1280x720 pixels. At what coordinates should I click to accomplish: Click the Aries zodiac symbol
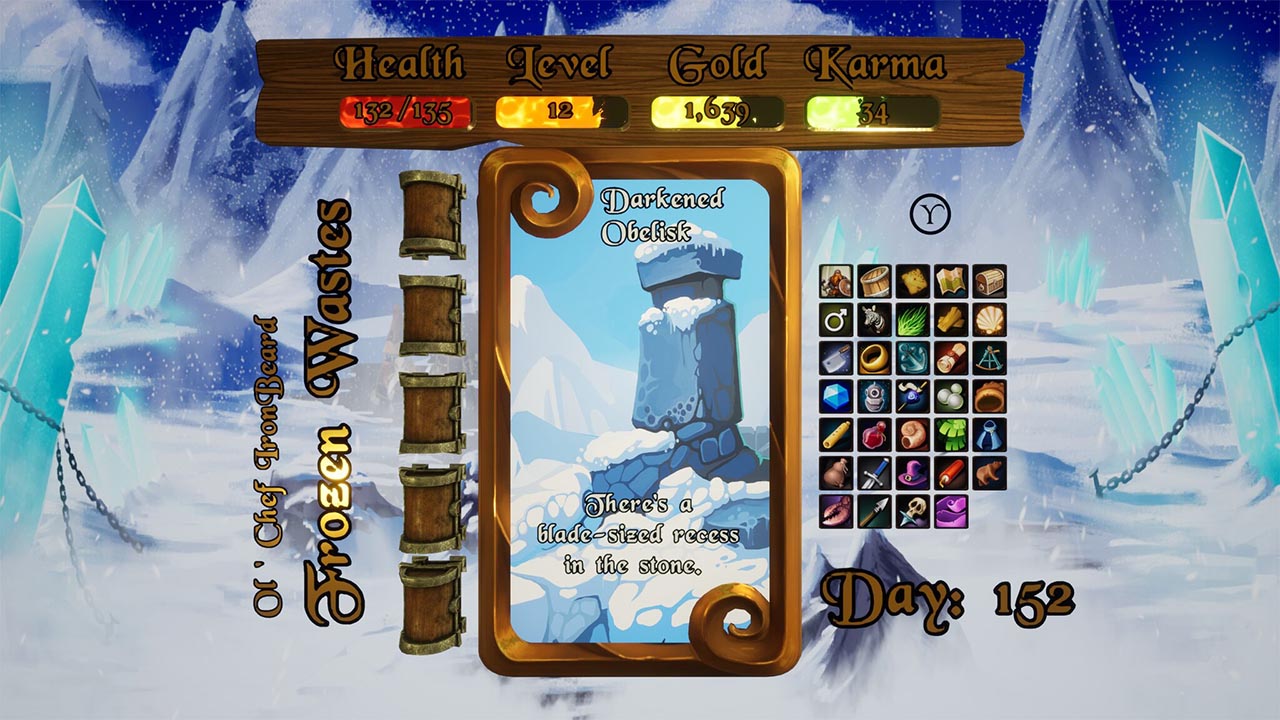(x=931, y=213)
